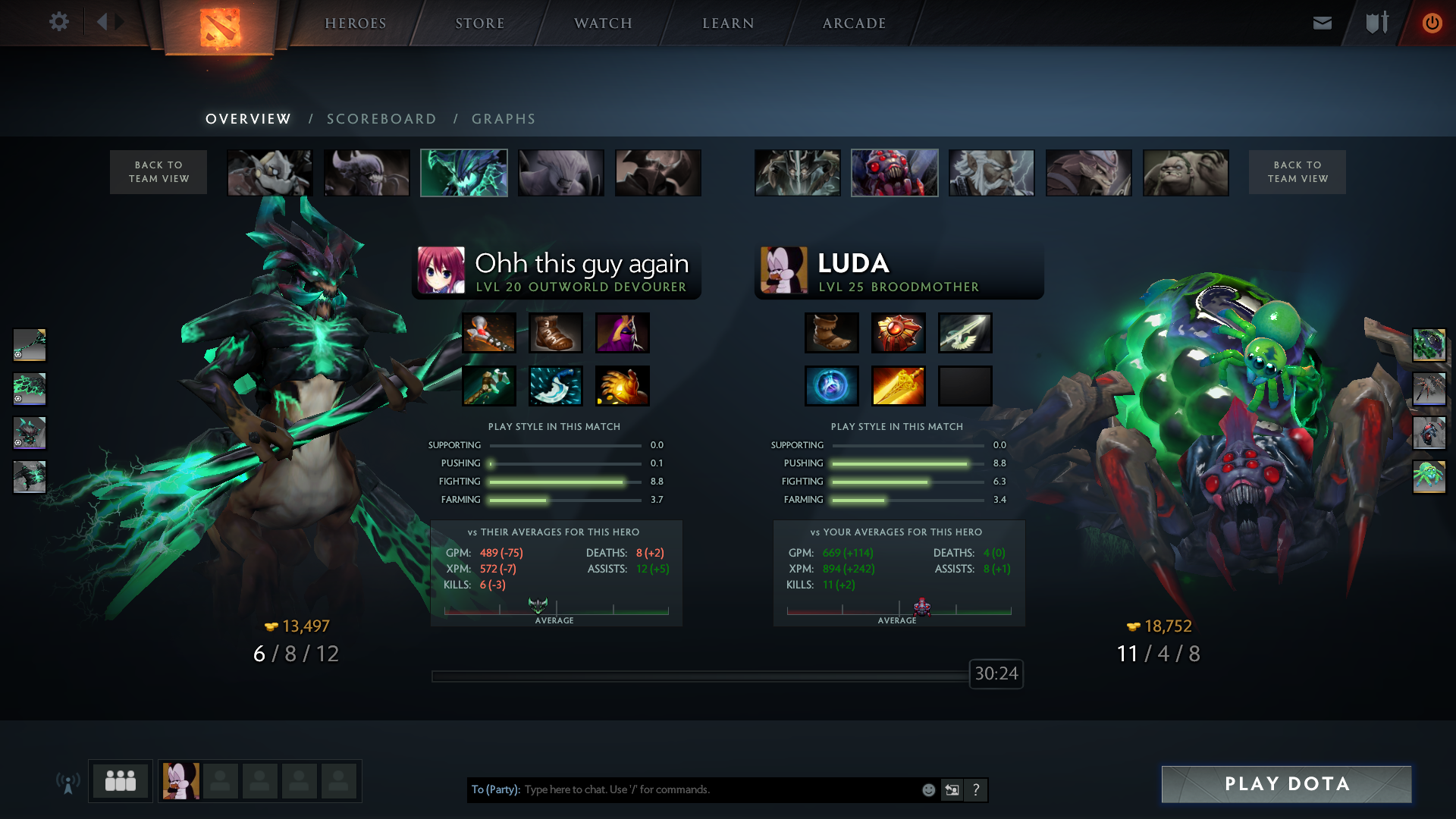Go to the Heroes section
The height and width of the screenshot is (819, 1456).
pyautogui.click(x=356, y=24)
